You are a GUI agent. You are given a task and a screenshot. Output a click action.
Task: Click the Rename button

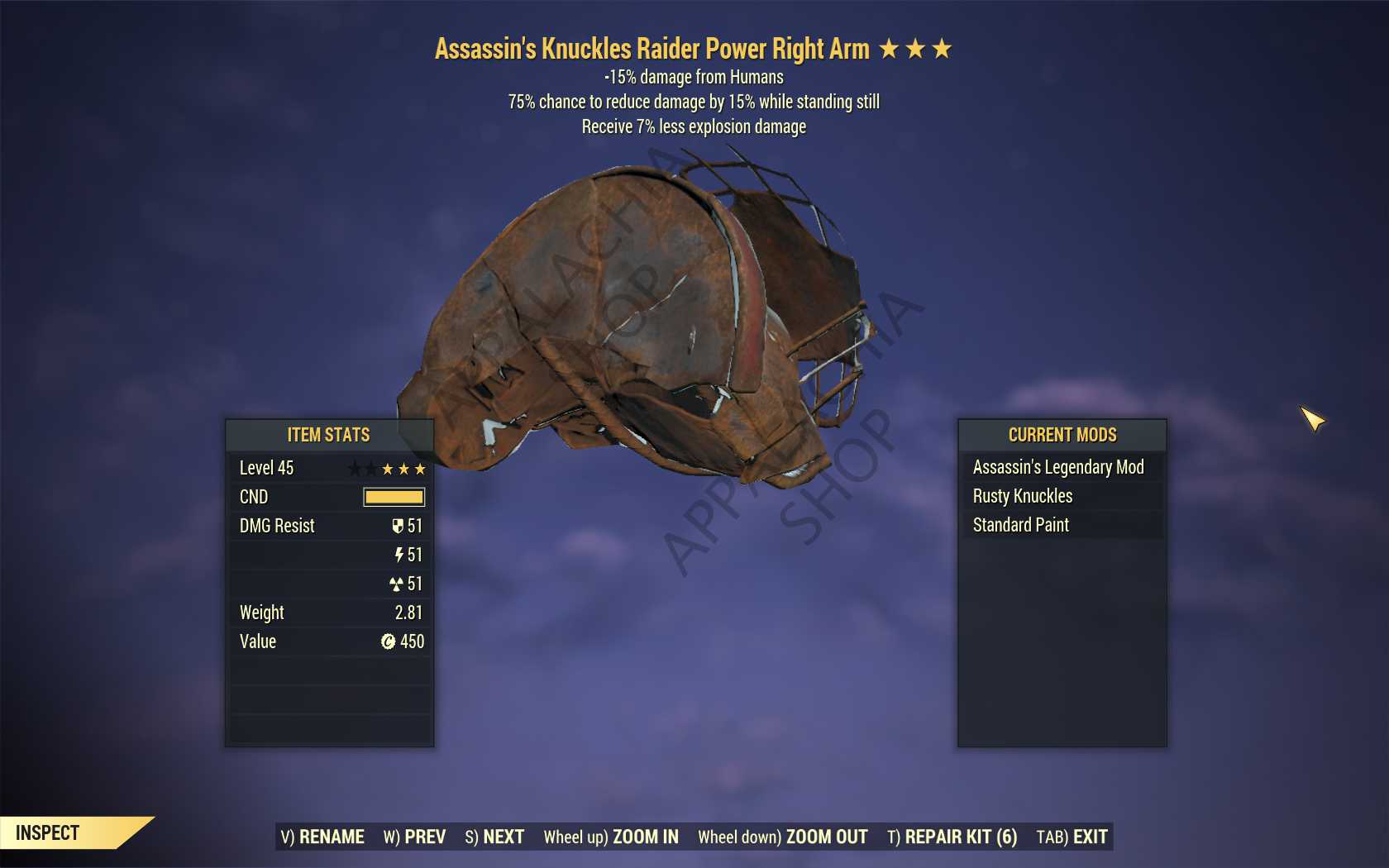tap(322, 837)
